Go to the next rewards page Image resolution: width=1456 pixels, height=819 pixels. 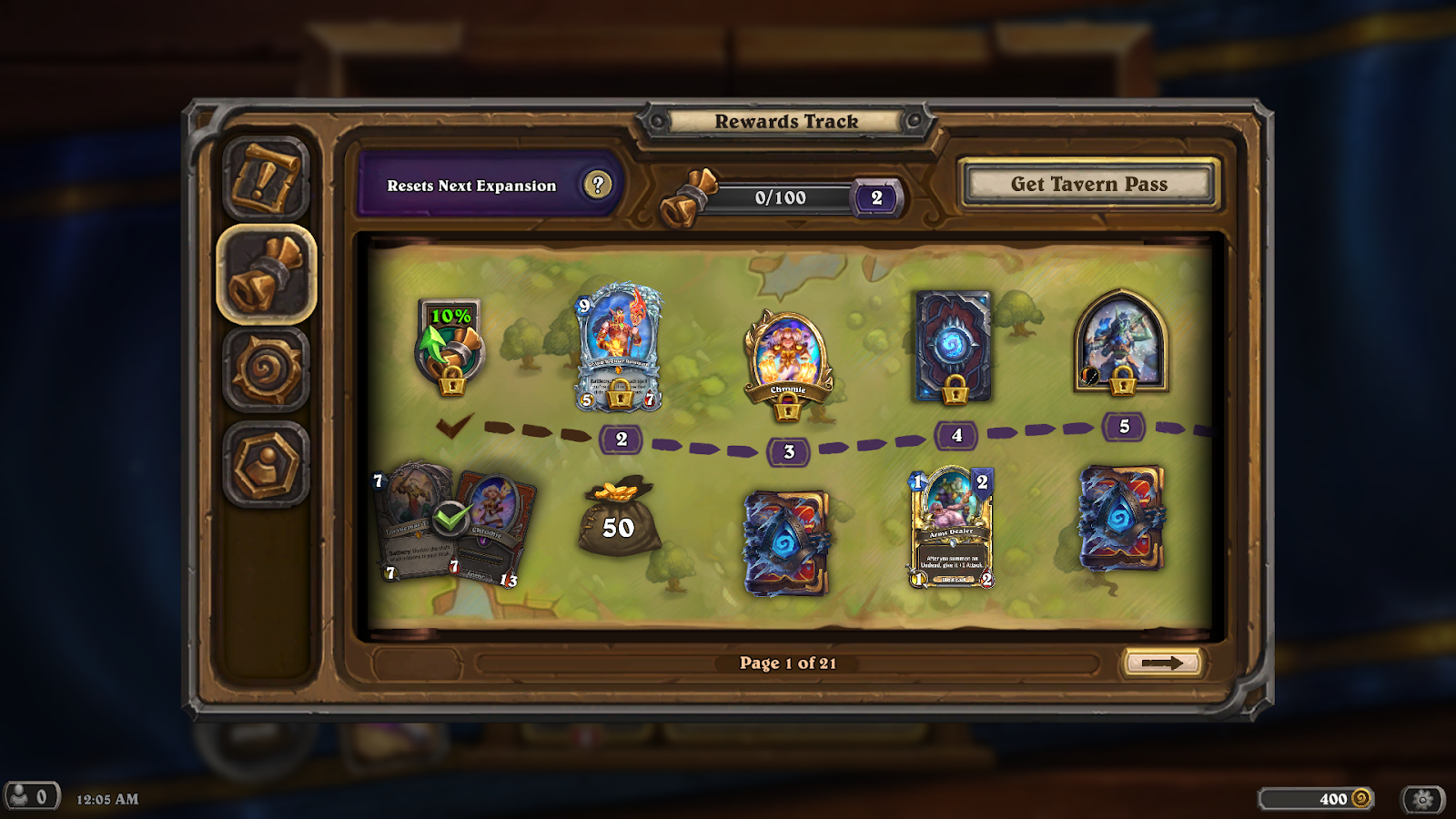pyautogui.click(x=1162, y=663)
